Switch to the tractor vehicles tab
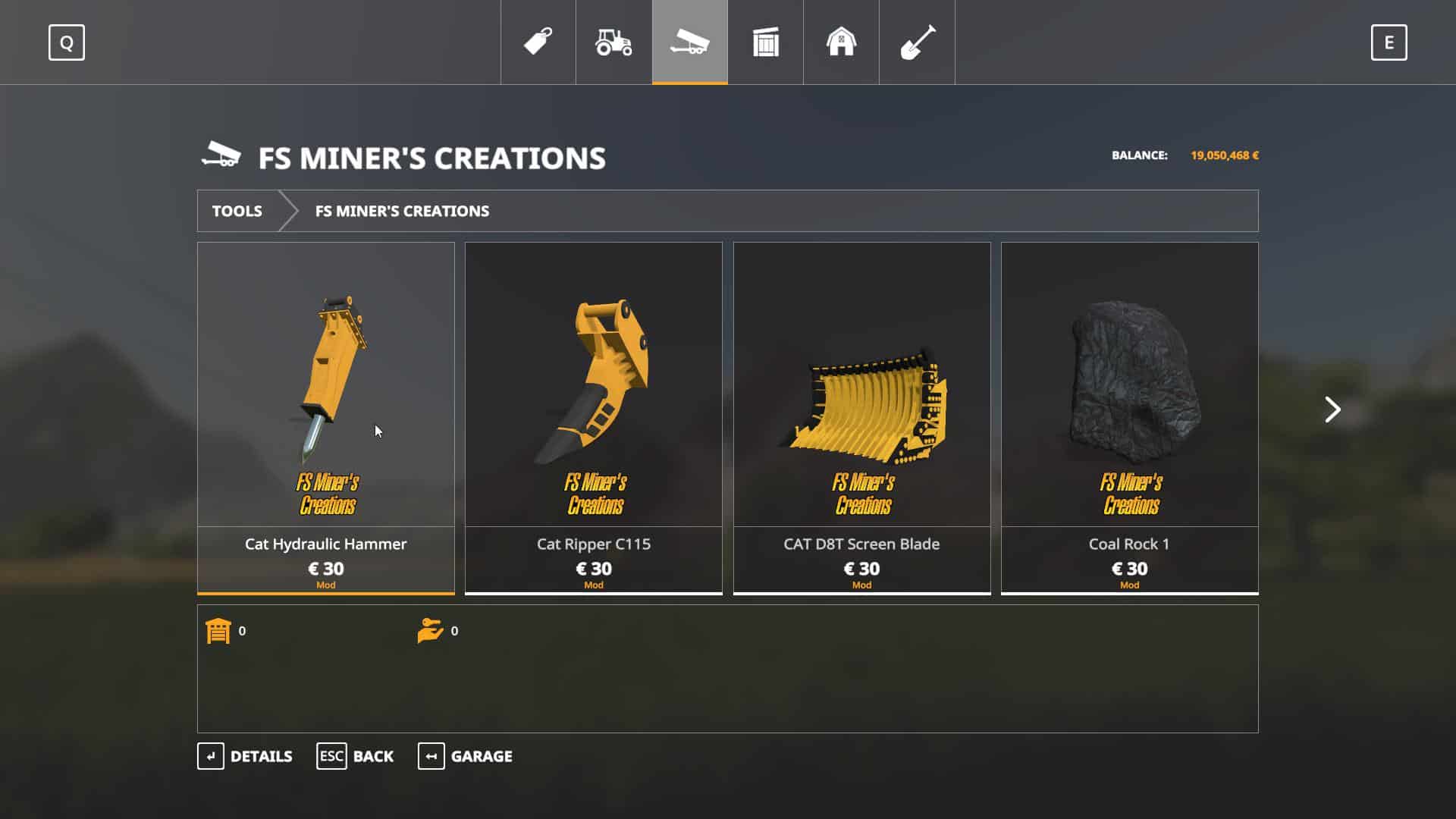Screen dimensions: 1456x819 (613, 42)
